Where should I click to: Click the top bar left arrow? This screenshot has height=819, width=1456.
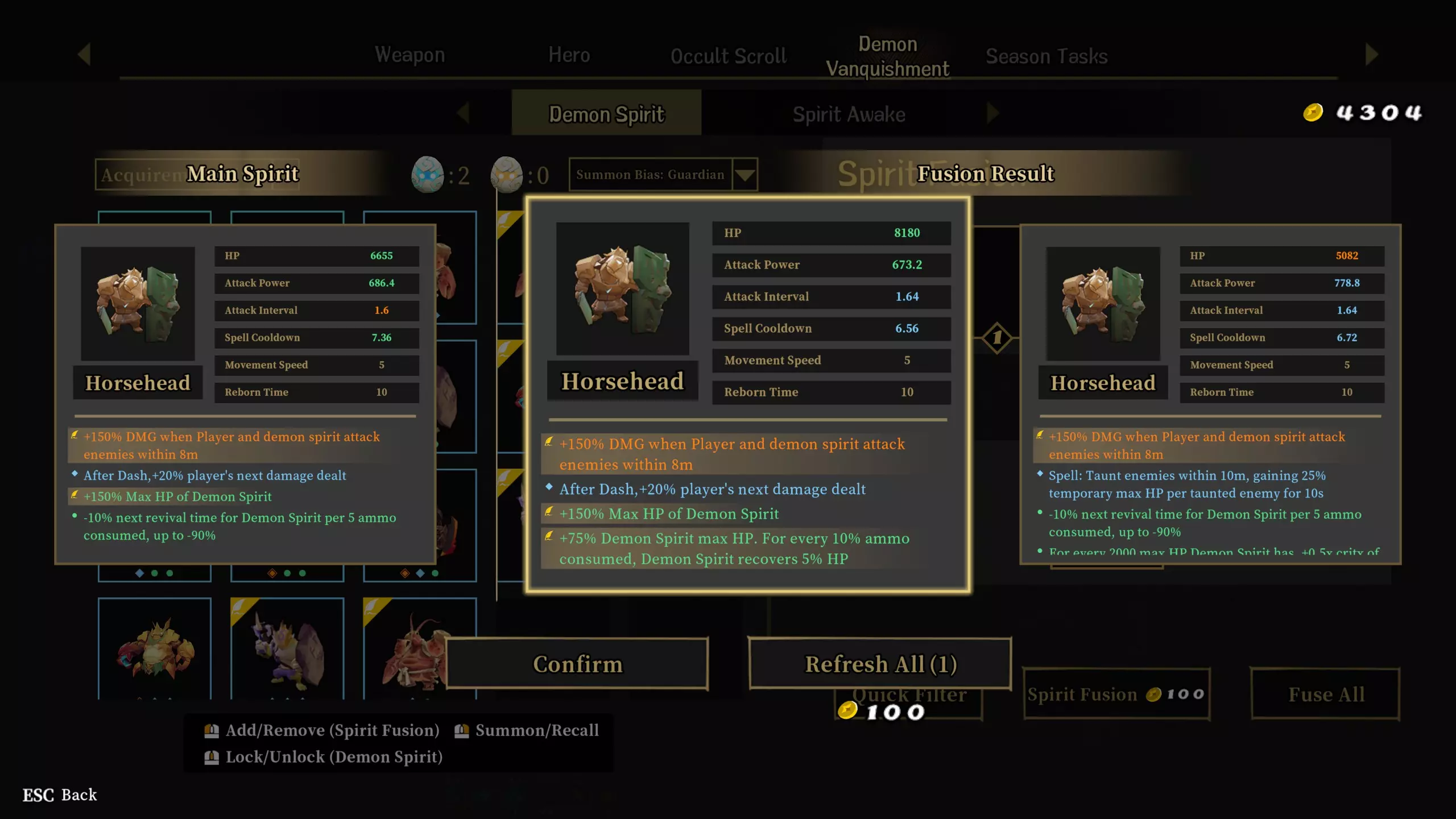(x=84, y=55)
